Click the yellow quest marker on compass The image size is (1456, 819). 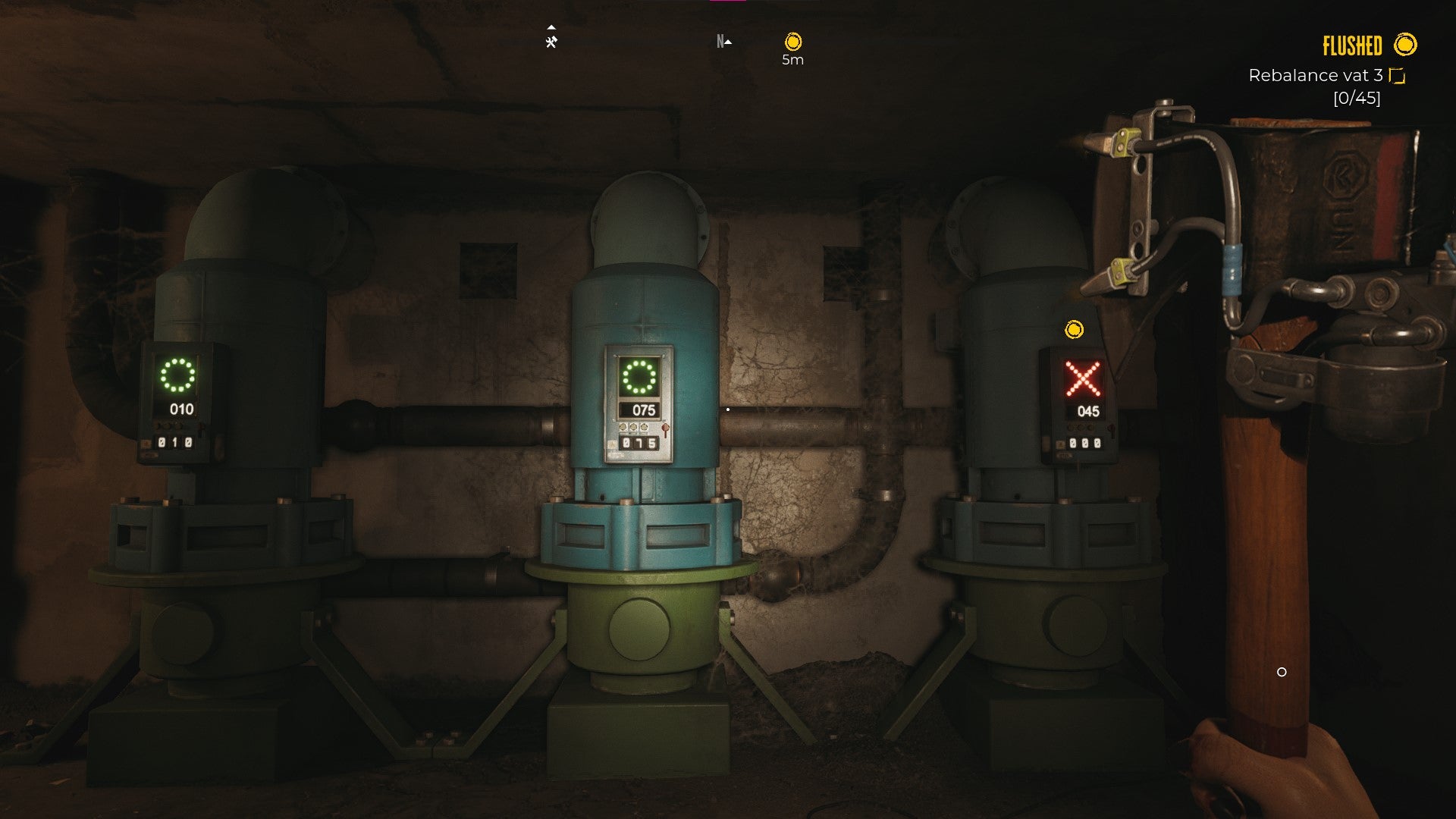pos(792,42)
